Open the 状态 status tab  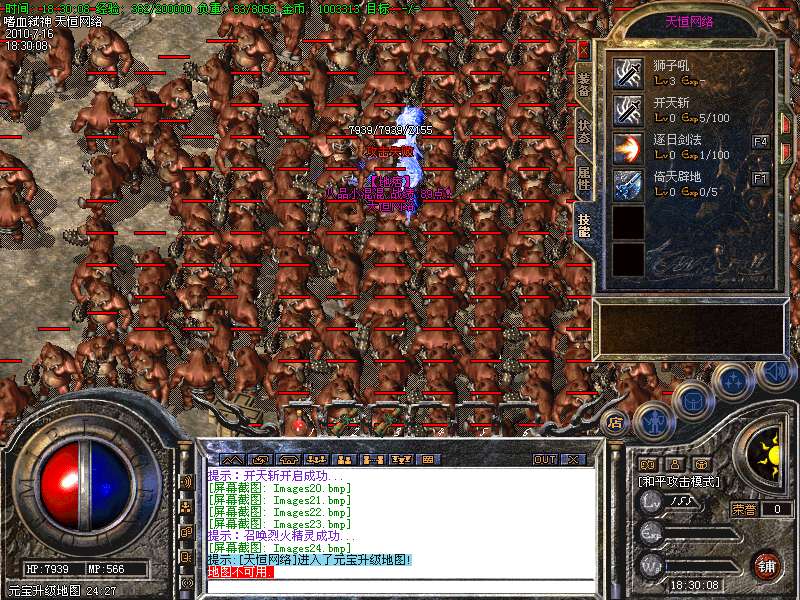click(584, 131)
